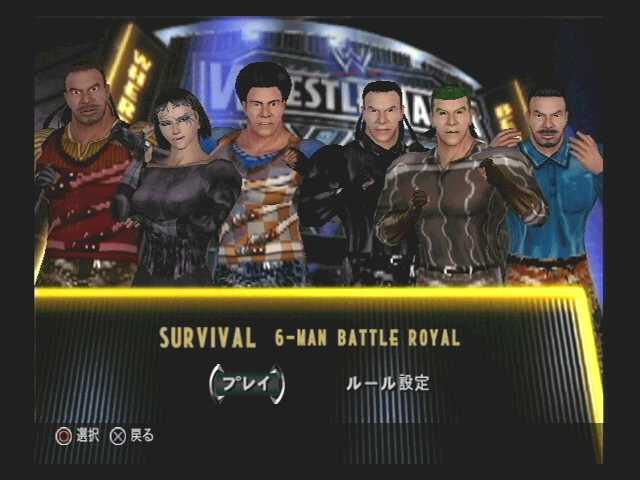Viewport: 640px width, 480px height.
Task: Select the プレイ (Play) option
Action: pos(246,384)
